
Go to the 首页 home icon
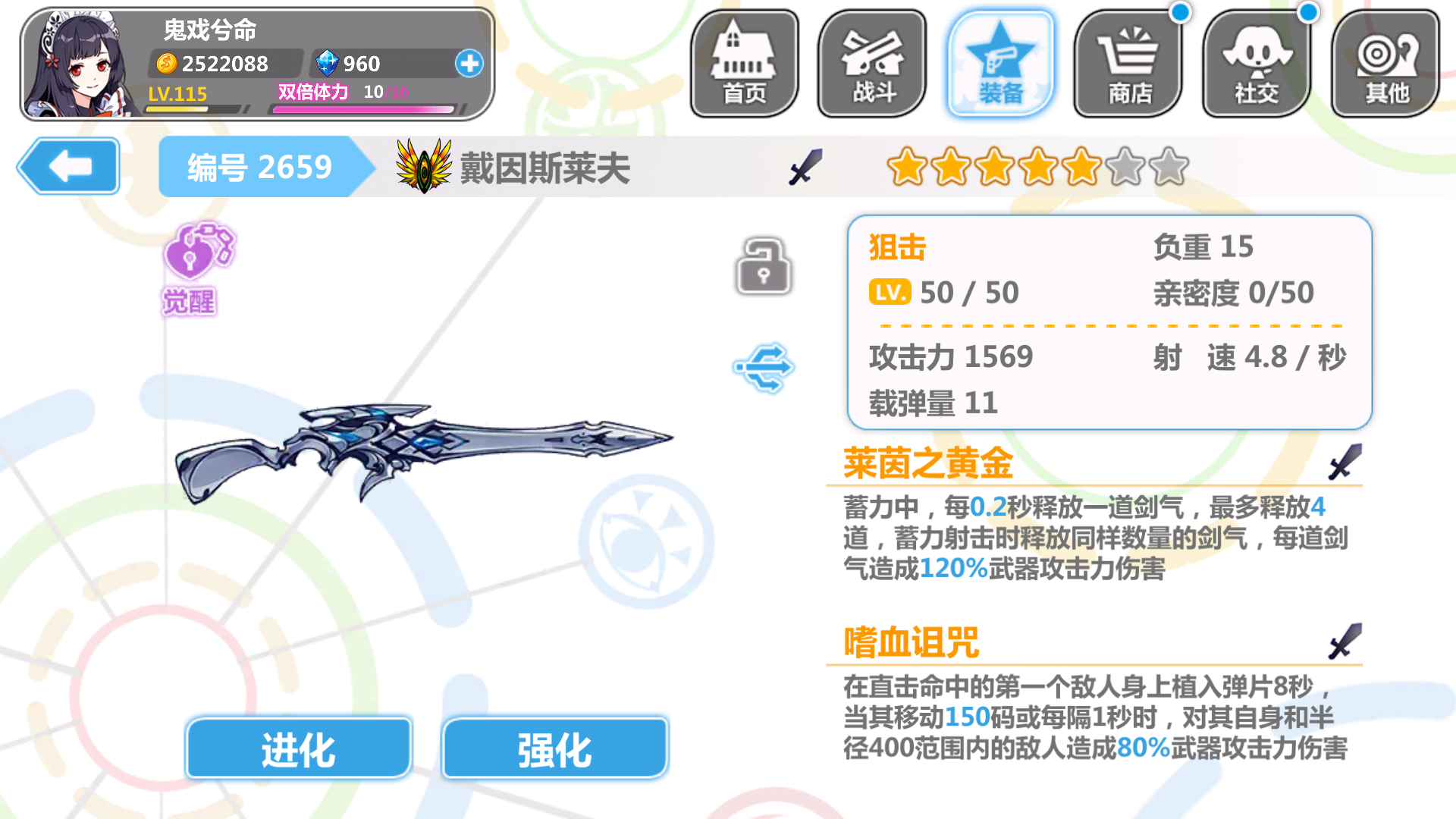pyautogui.click(x=744, y=61)
